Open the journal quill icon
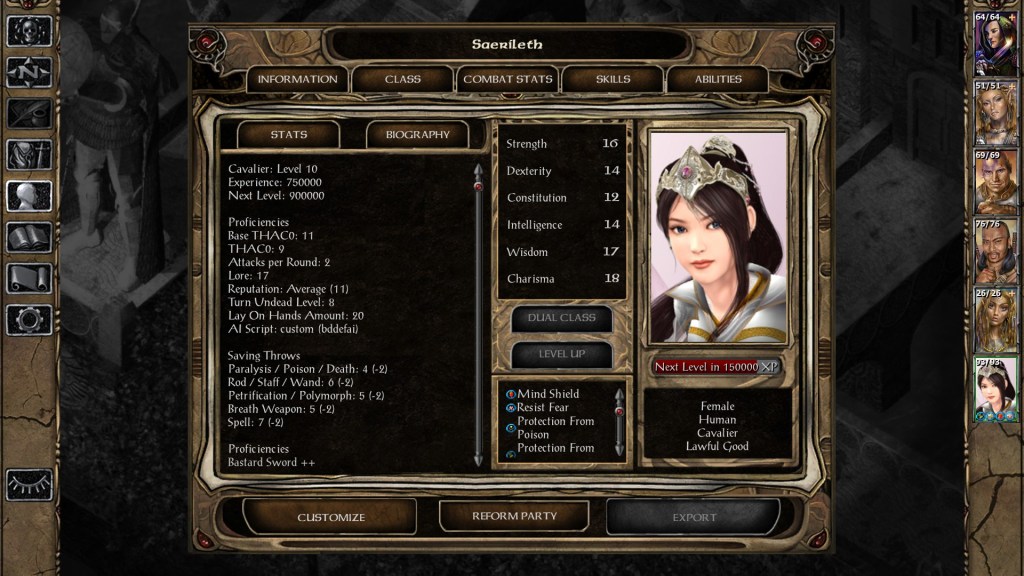The image size is (1024, 576). coord(29,113)
